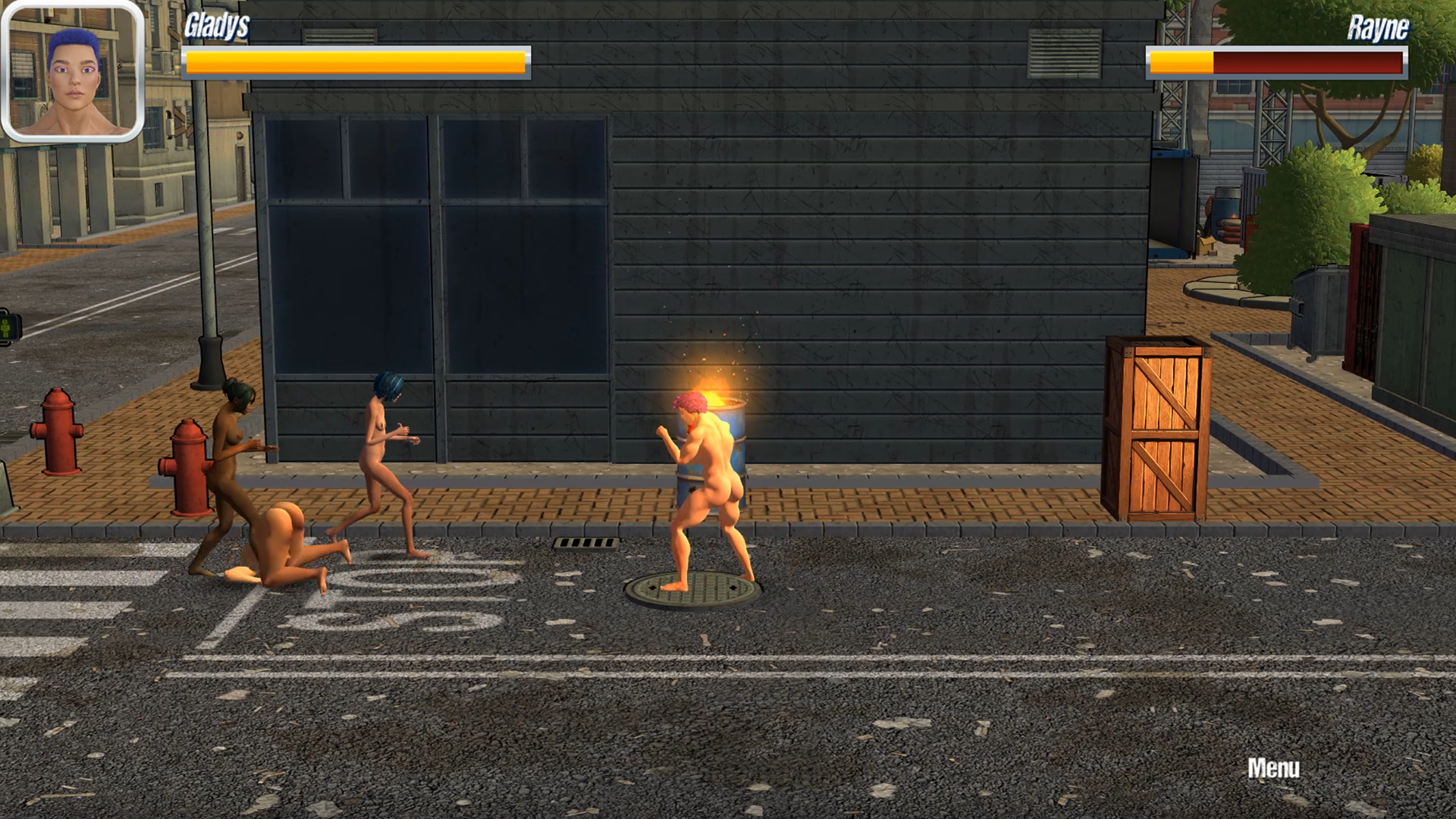Click Gladys's character portrait
This screenshot has width=1456, height=819.
pyautogui.click(x=73, y=71)
